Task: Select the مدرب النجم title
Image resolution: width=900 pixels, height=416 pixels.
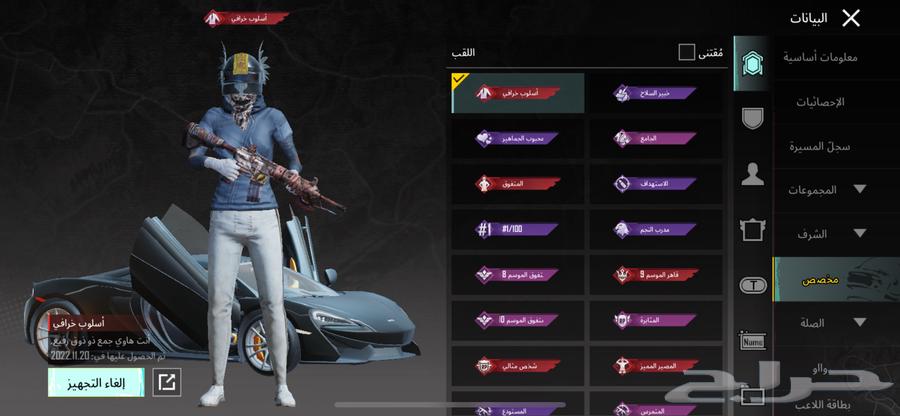Action: [655, 229]
